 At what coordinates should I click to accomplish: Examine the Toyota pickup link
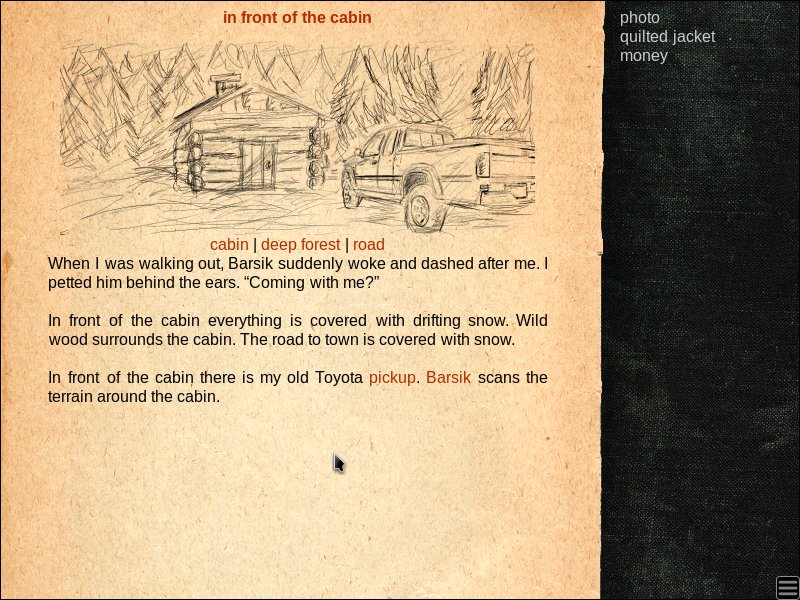pyautogui.click(x=392, y=378)
